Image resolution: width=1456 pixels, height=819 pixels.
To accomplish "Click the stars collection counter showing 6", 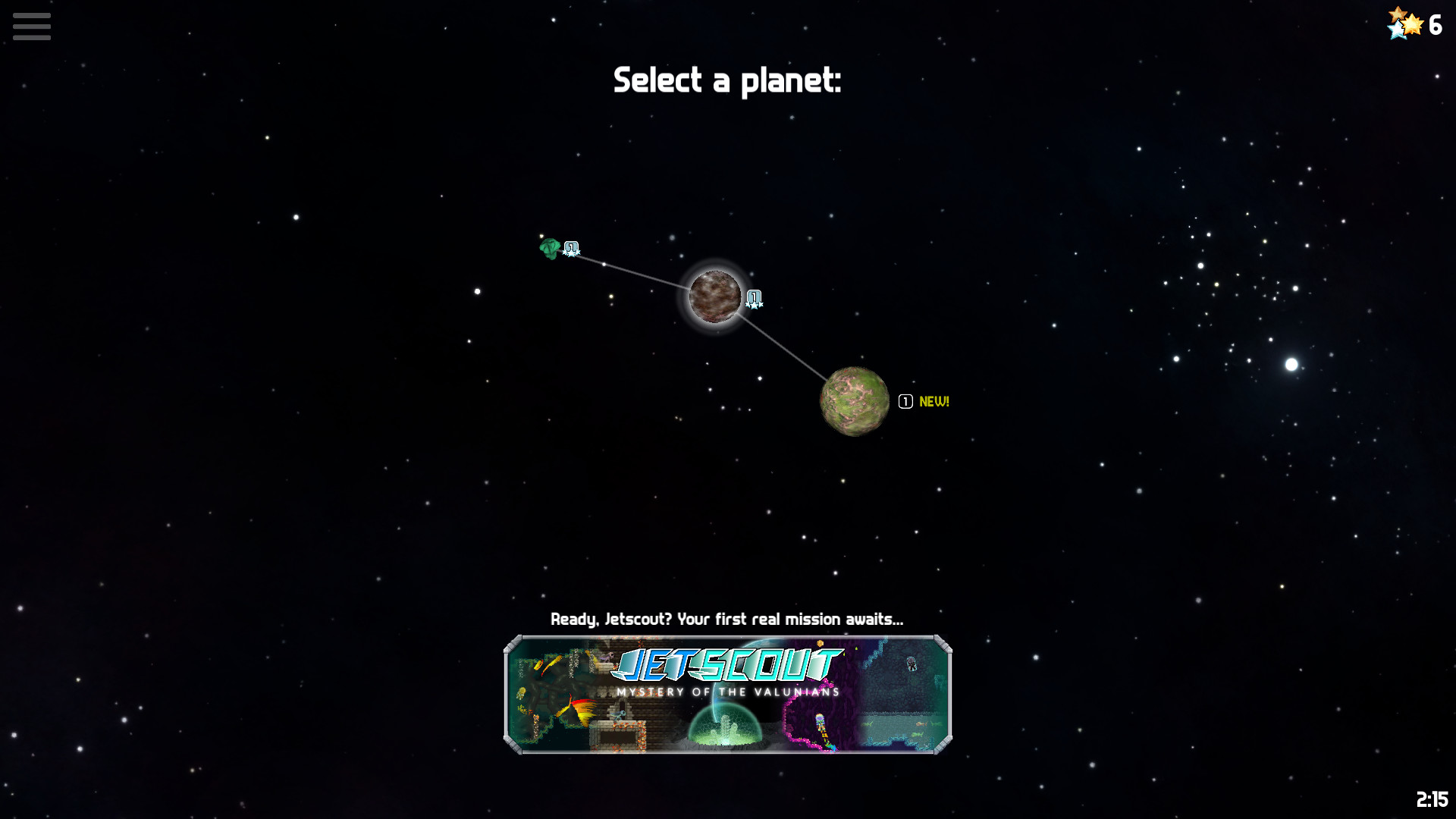I will coord(1415,26).
